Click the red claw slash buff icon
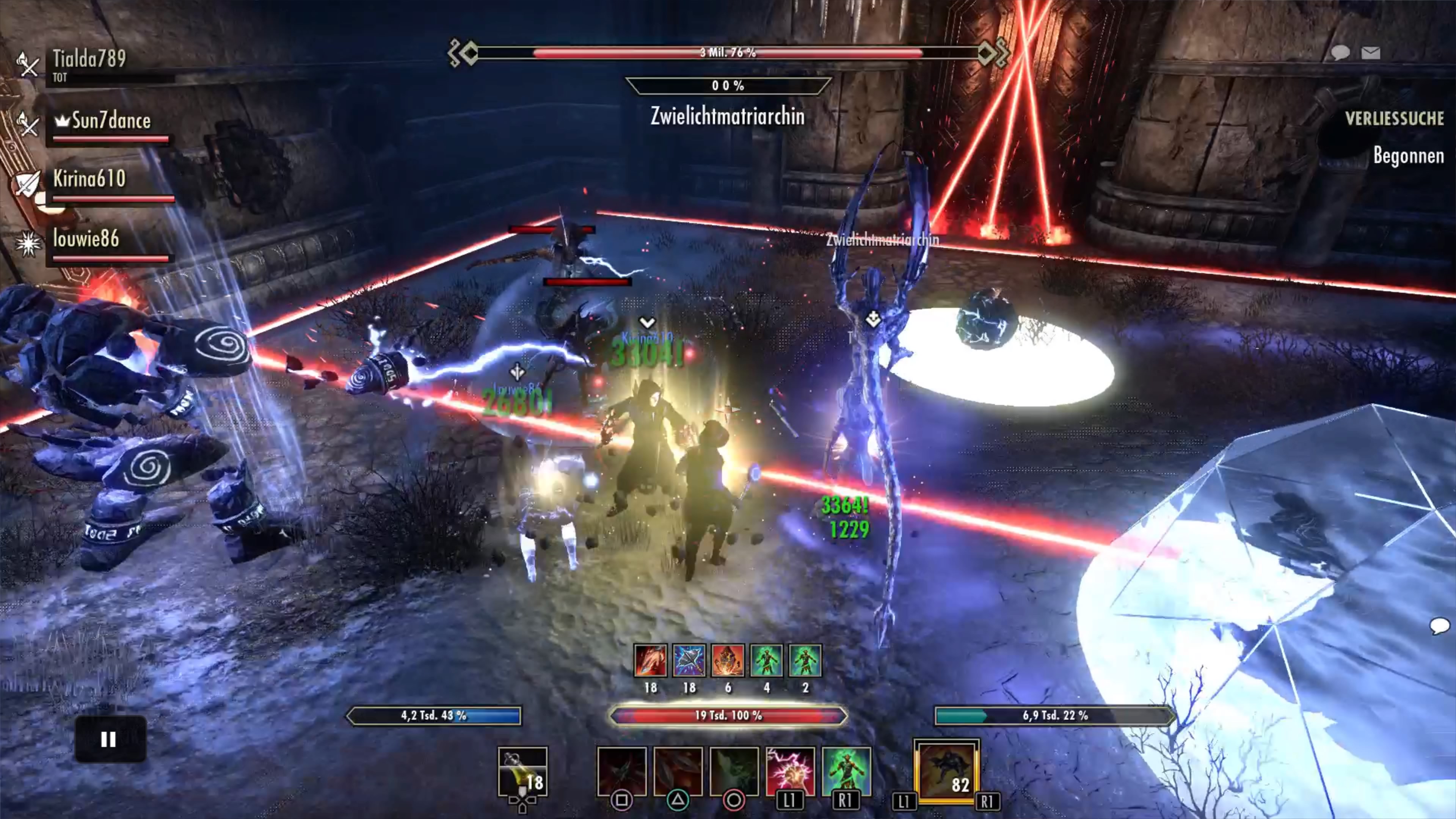The height and width of the screenshot is (819, 1456). tap(651, 660)
